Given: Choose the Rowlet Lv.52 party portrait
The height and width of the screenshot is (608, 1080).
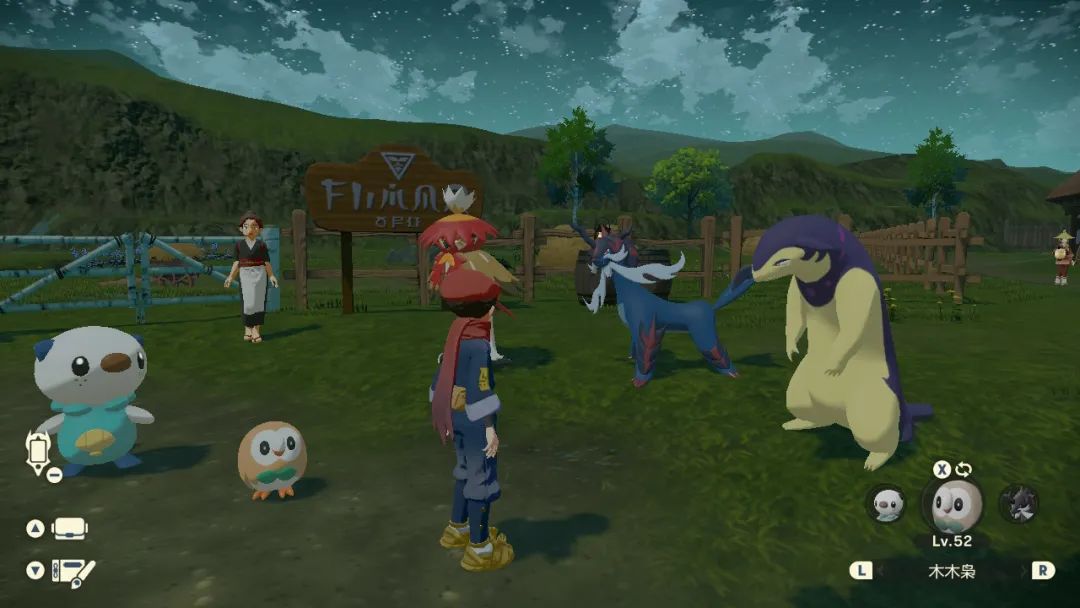Looking at the screenshot, I should [x=951, y=505].
